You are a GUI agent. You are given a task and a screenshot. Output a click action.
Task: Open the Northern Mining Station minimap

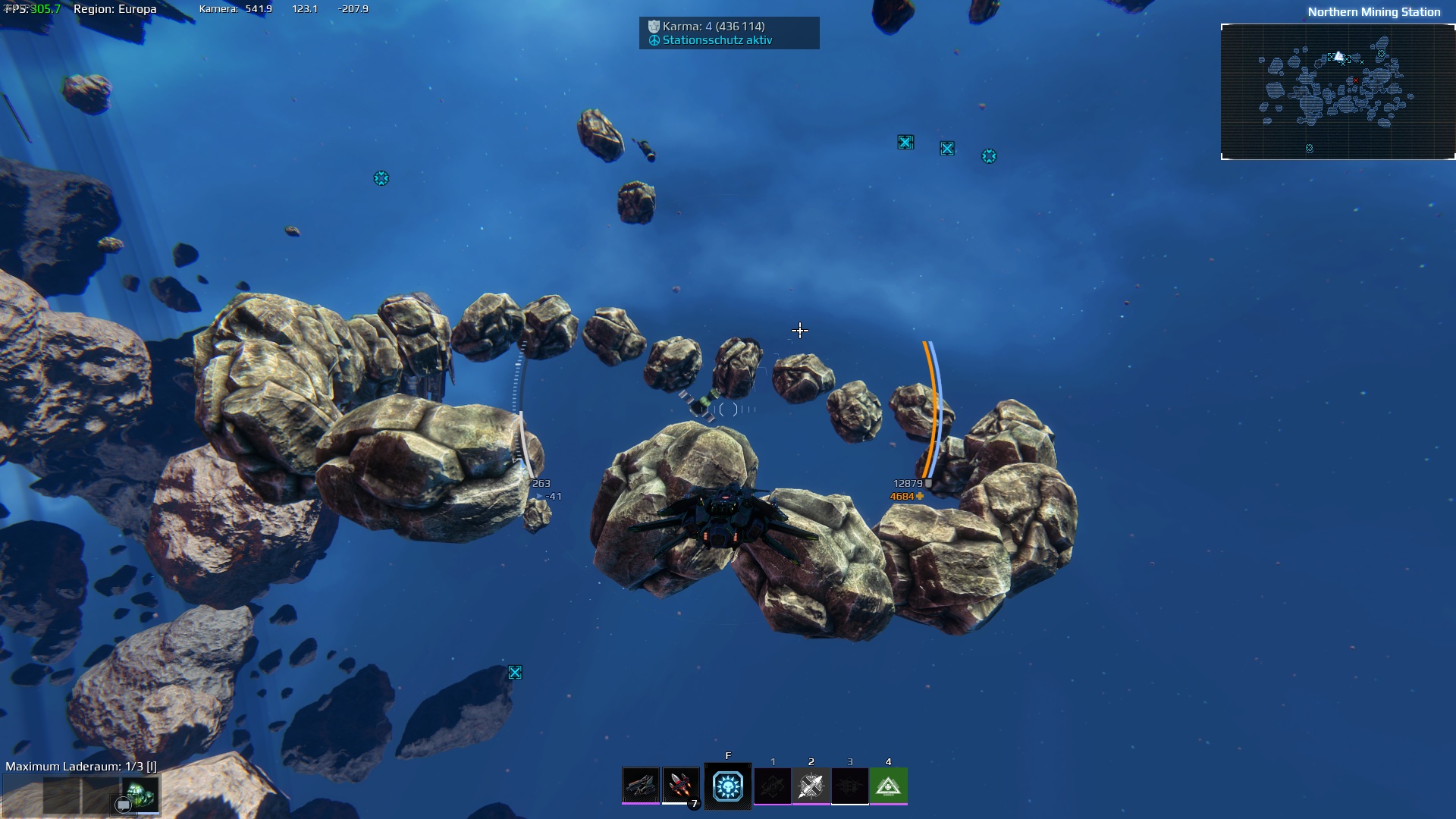pyautogui.click(x=1338, y=92)
